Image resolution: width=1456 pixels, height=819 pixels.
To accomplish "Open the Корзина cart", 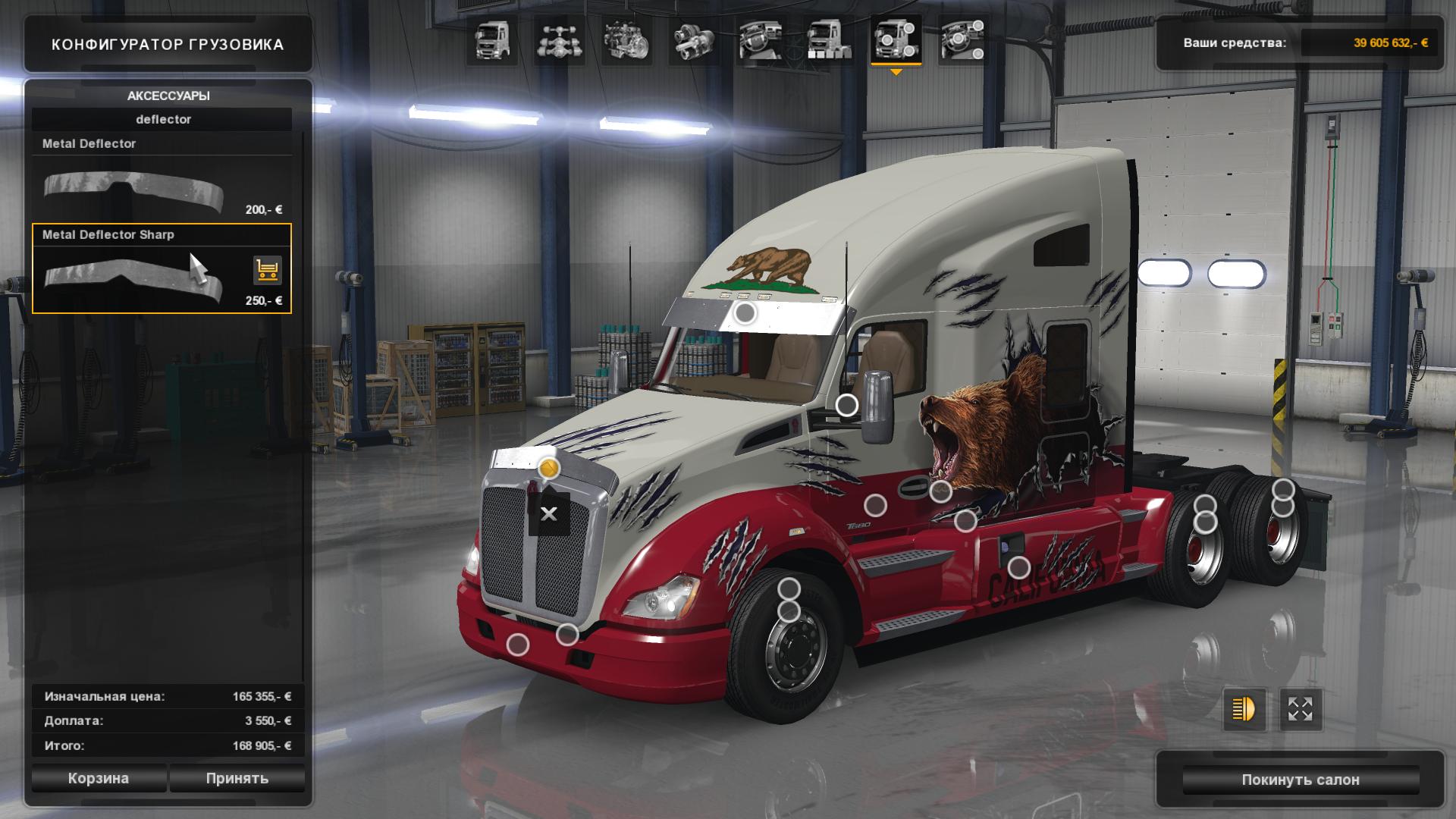I will coord(99,779).
